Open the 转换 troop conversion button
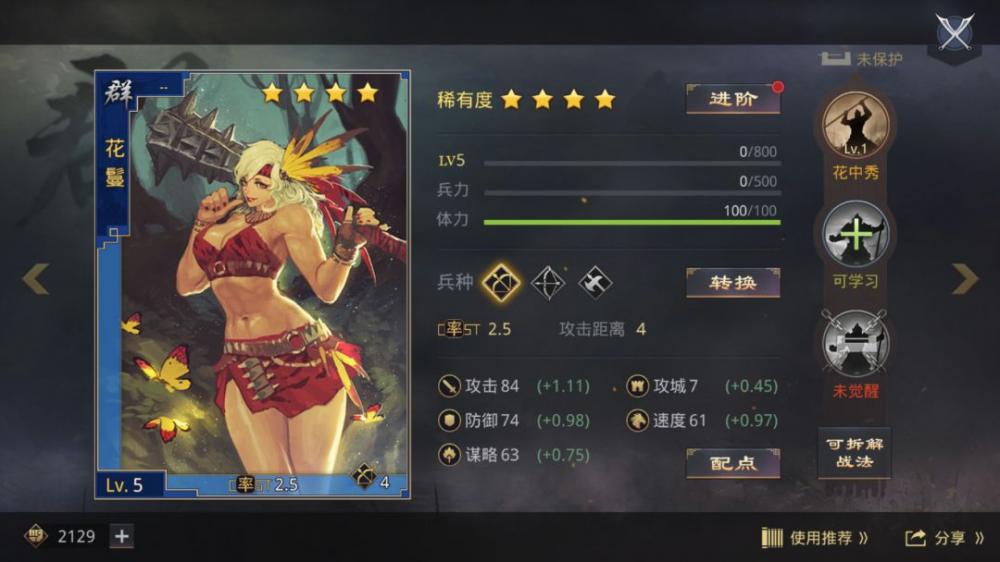This screenshot has width=1000, height=562. 732,283
